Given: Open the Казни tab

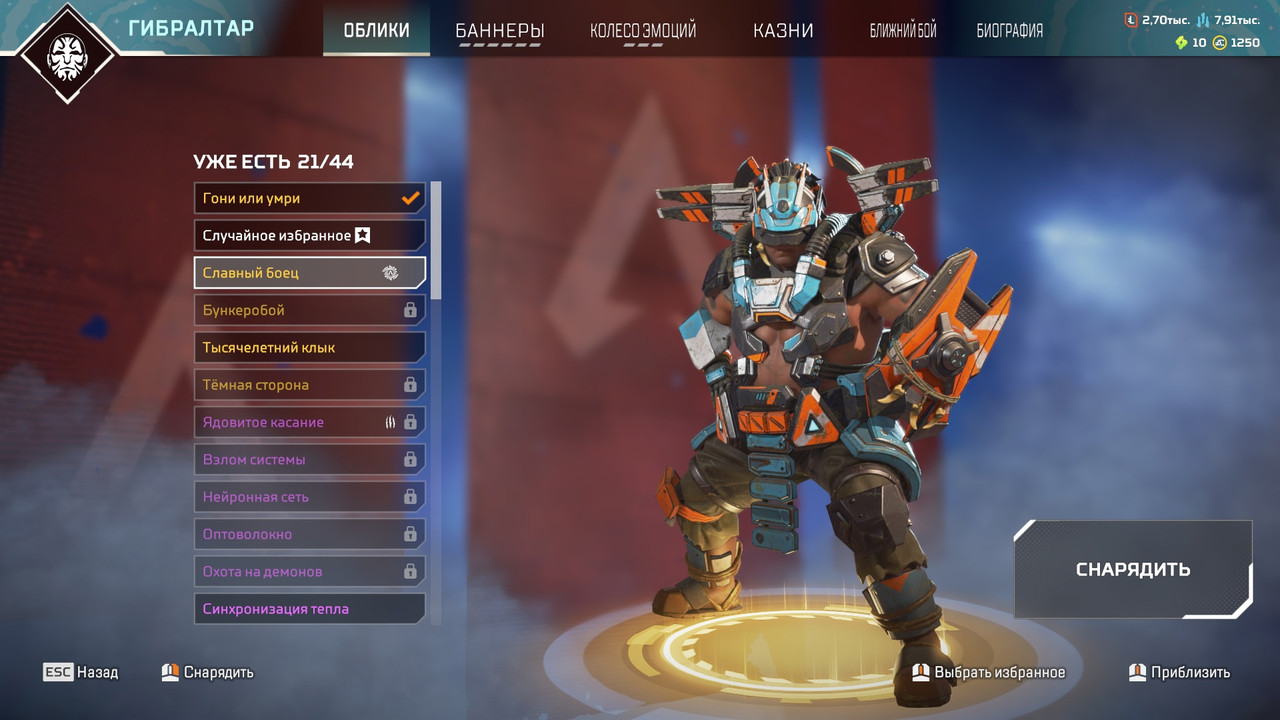Looking at the screenshot, I should tap(783, 30).
